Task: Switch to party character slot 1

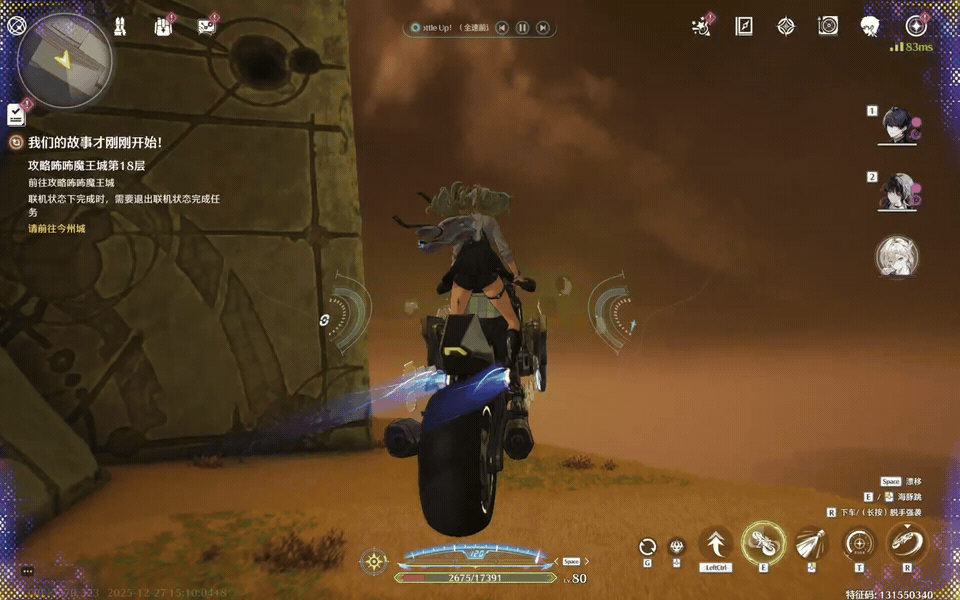Action: click(x=896, y=125)
